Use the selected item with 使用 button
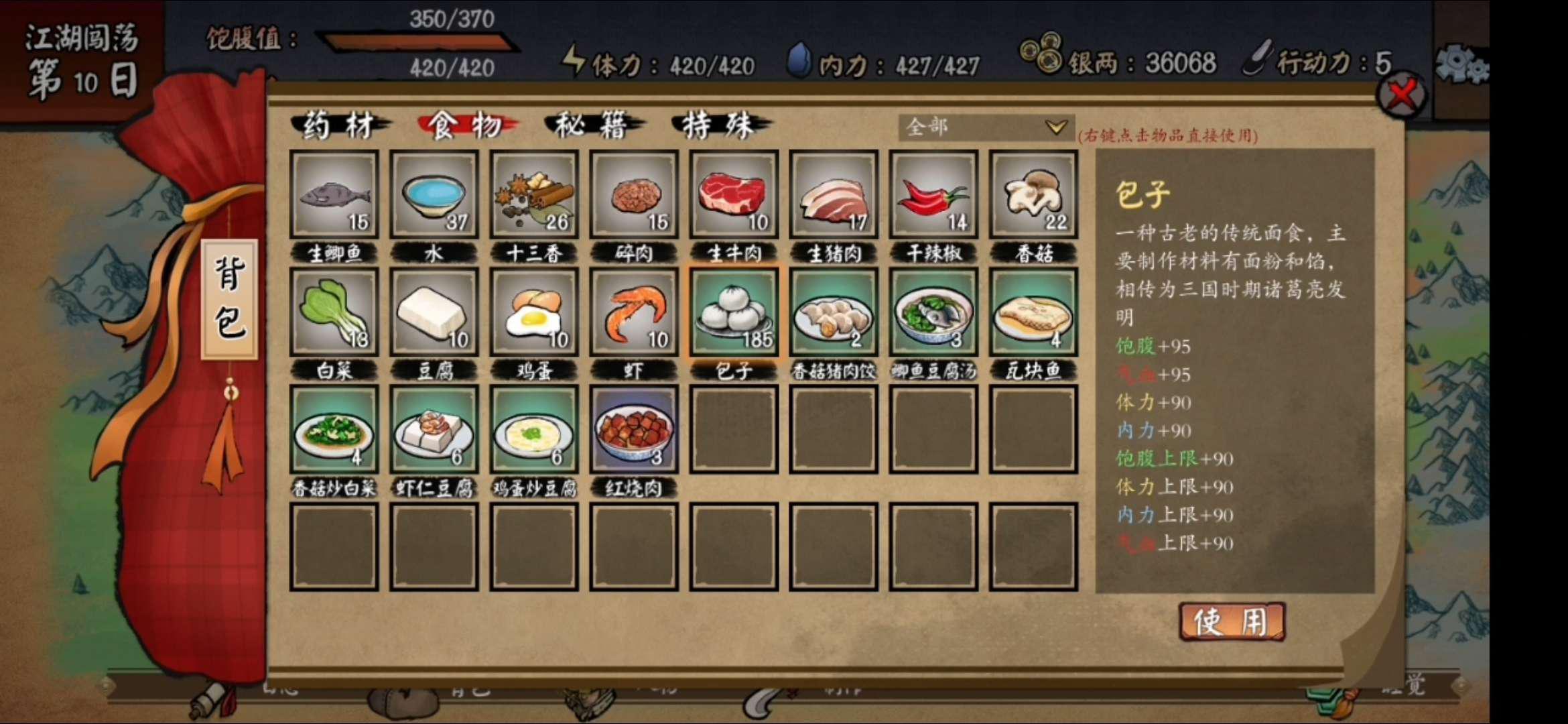The width and height of the screenshot is (1568, 724). (1232, 621)
